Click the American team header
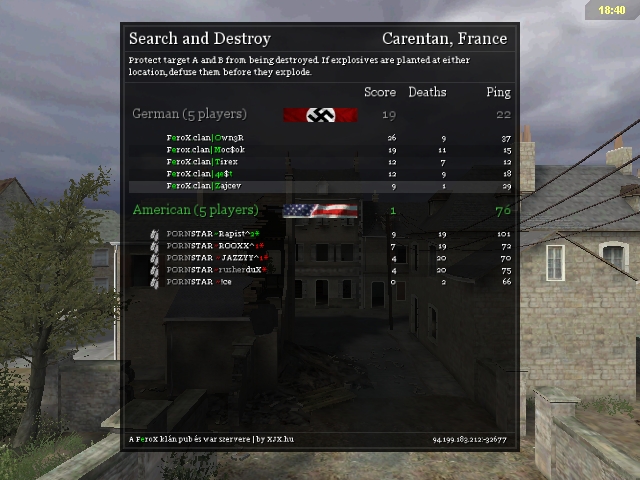 pyautogui.click(x=195, y=210)
